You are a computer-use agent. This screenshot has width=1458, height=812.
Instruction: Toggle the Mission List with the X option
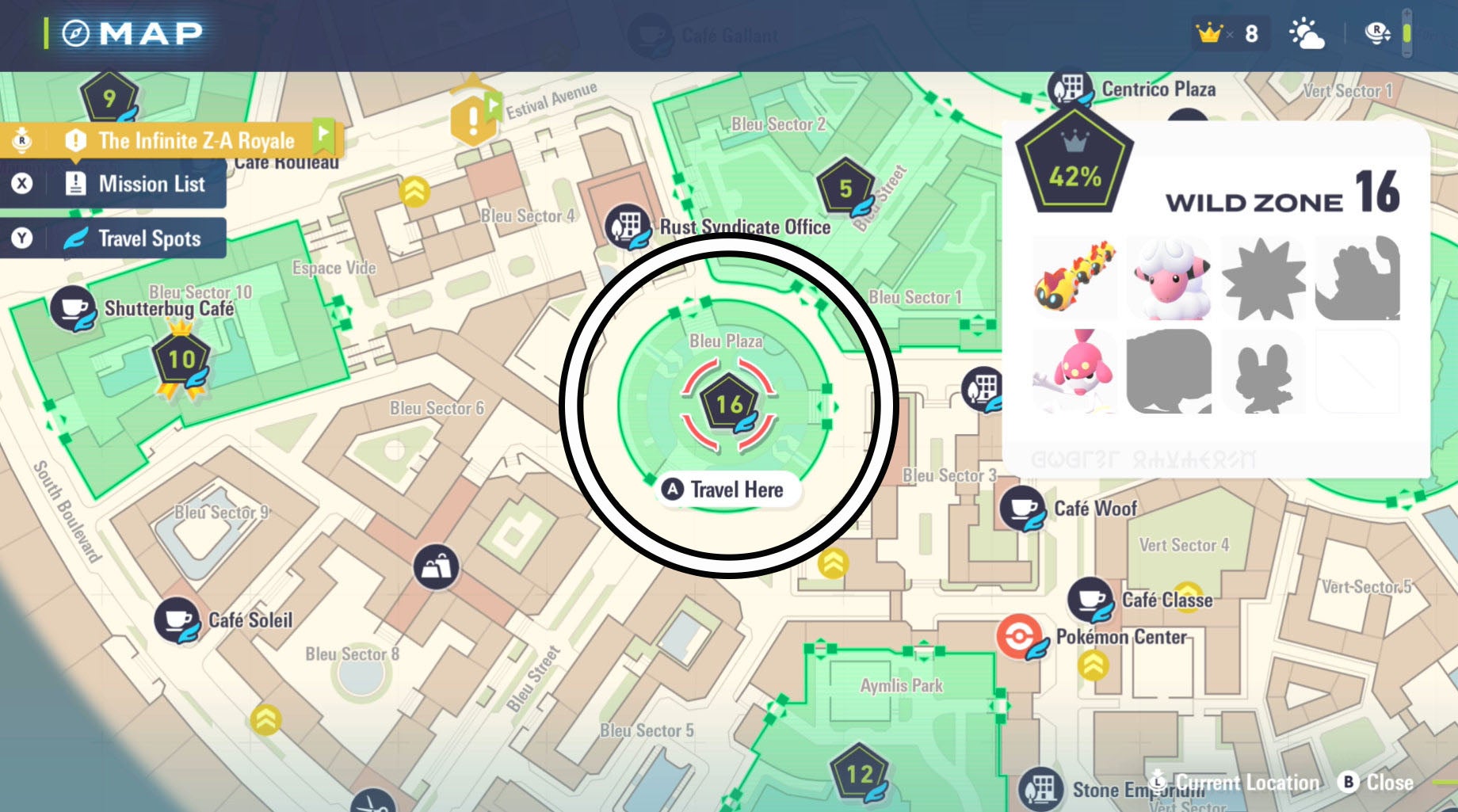coord(111,184)
